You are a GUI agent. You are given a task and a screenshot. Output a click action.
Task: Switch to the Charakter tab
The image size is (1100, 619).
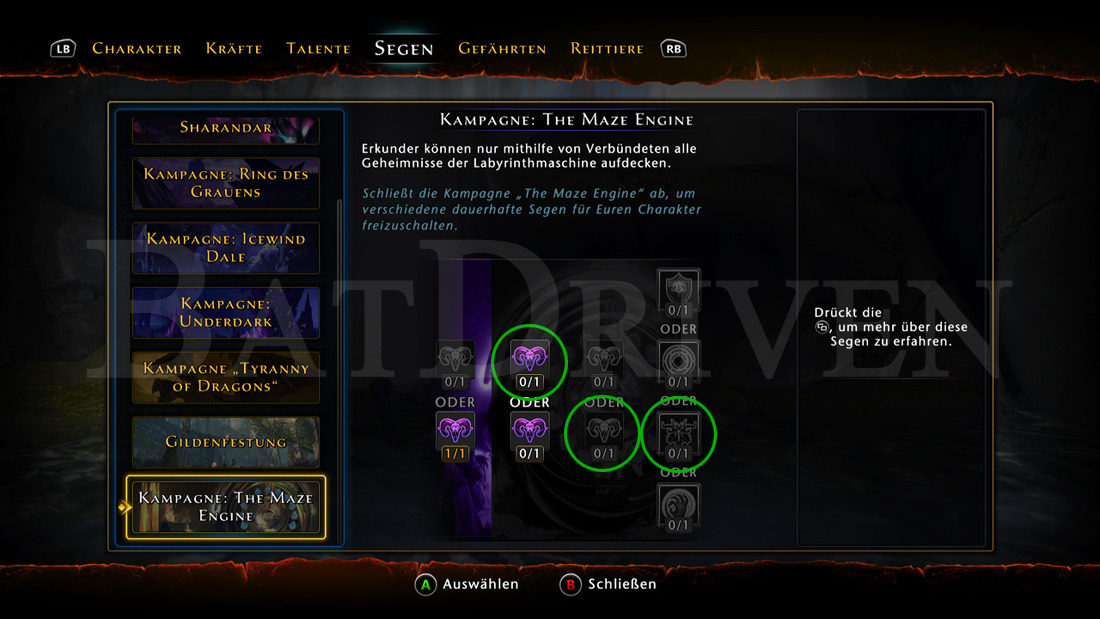pyautogui.click(x=136, y=48)
